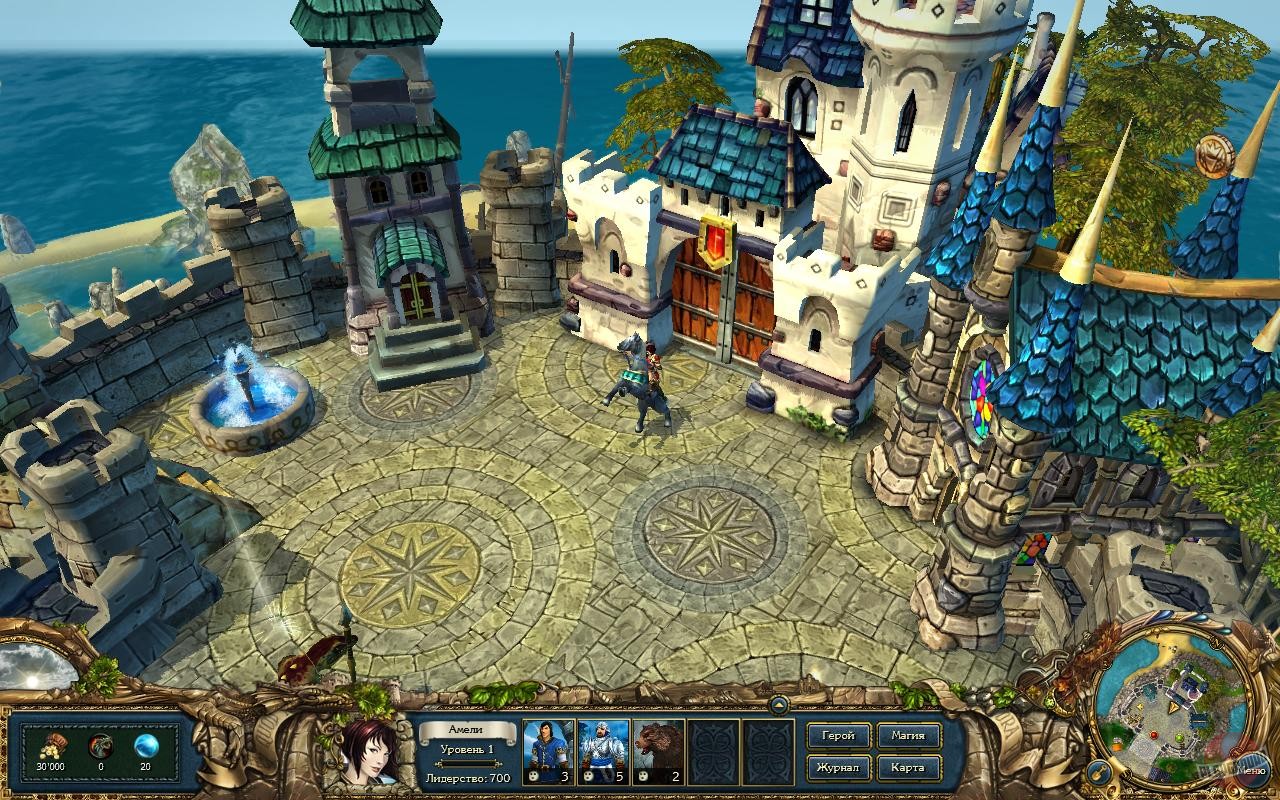Click the red rage dragon icon

pyautogui.click(x=100, y=744)
